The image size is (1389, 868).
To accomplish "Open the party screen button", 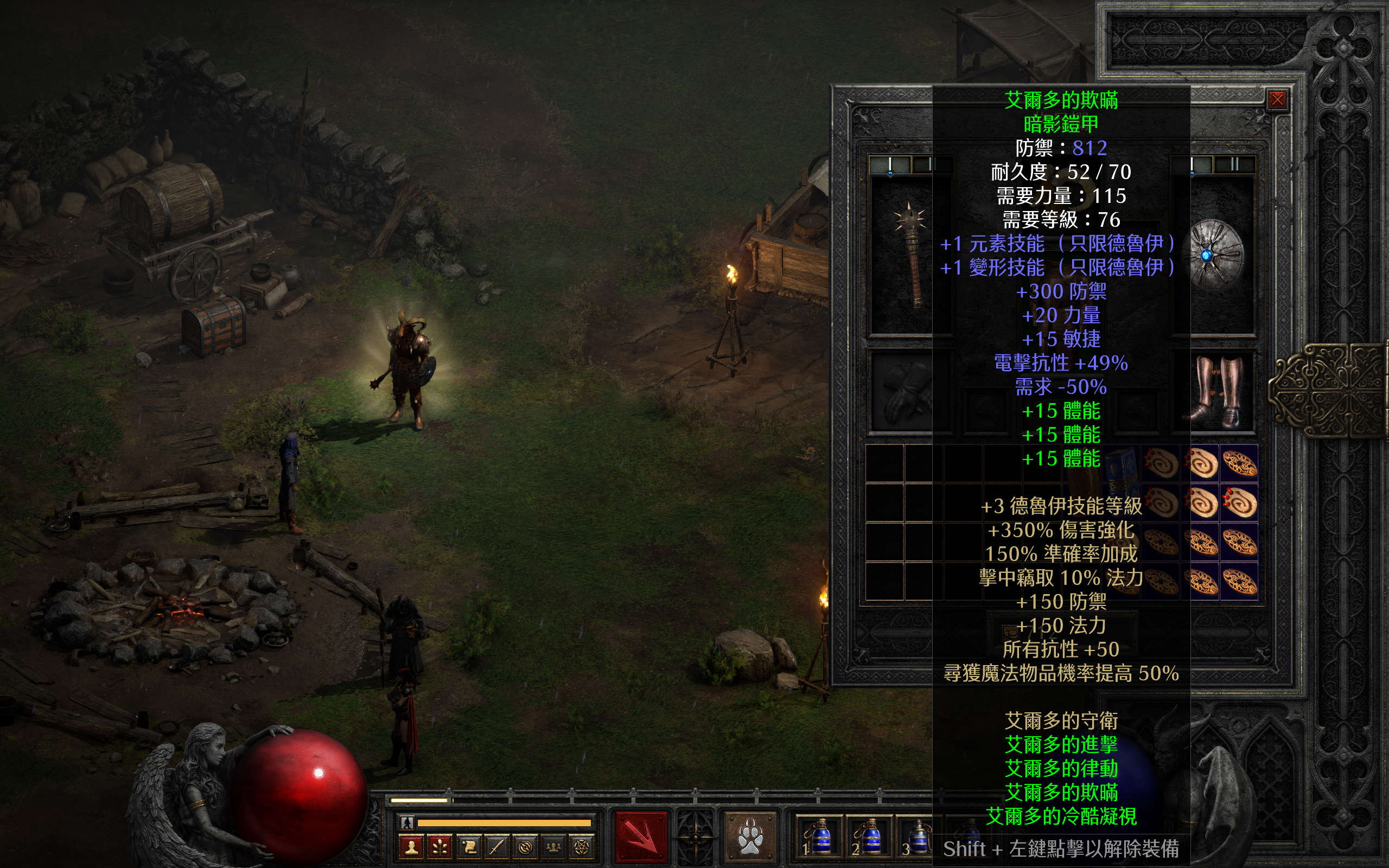I will tap(553, 847).
